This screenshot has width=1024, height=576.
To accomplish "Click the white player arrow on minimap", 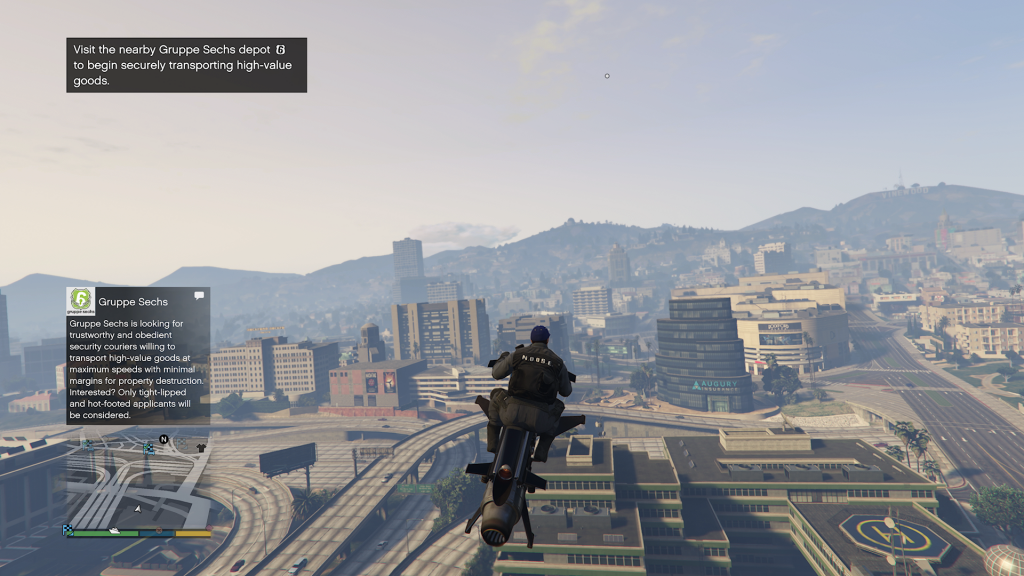I will click(x=138, y=508).
